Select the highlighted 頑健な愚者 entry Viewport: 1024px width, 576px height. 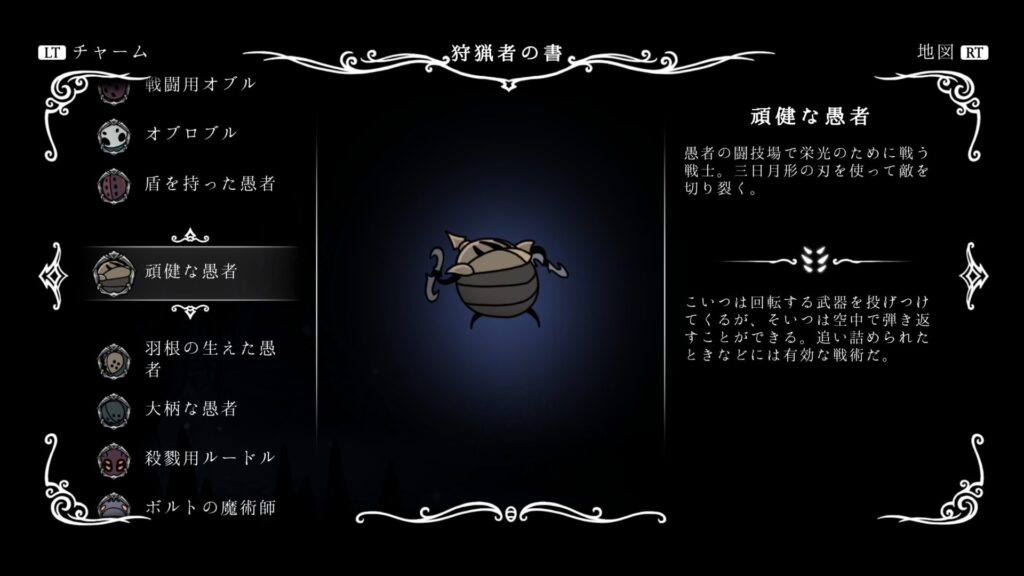pos(190,271)
